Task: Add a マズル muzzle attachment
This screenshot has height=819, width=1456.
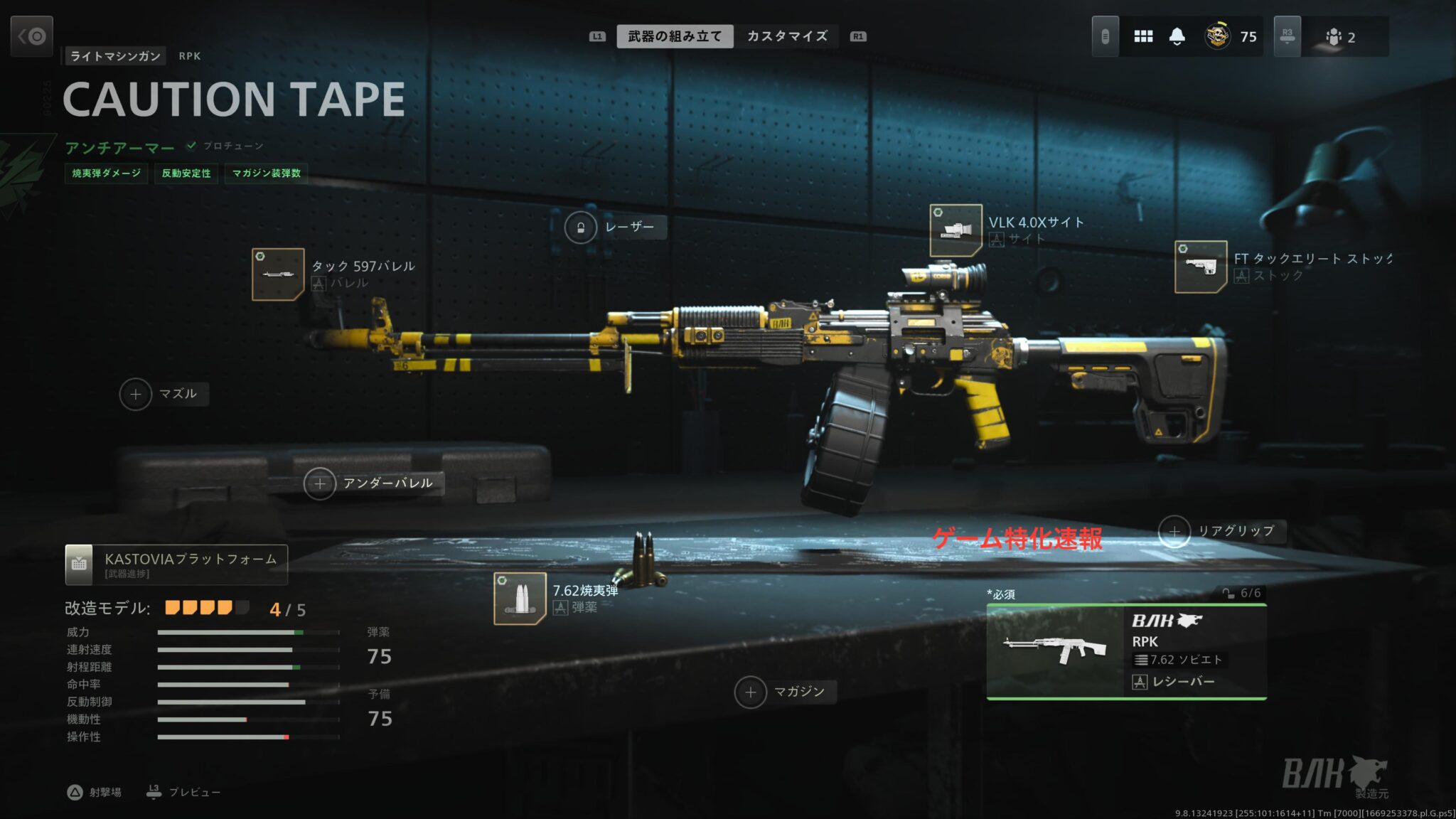Action: pyautogui.click(x=136, y=395)
